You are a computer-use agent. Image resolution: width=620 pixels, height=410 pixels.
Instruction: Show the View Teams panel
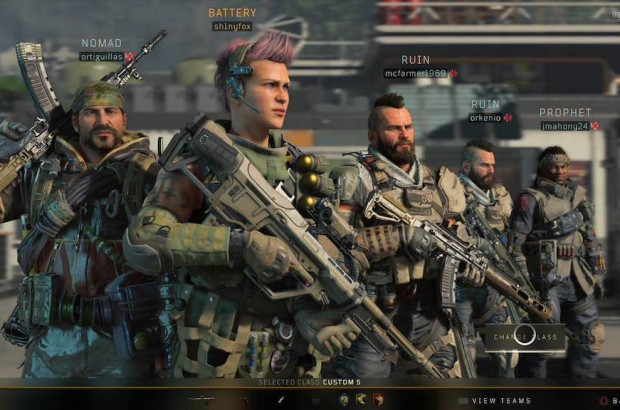[501, 401]
